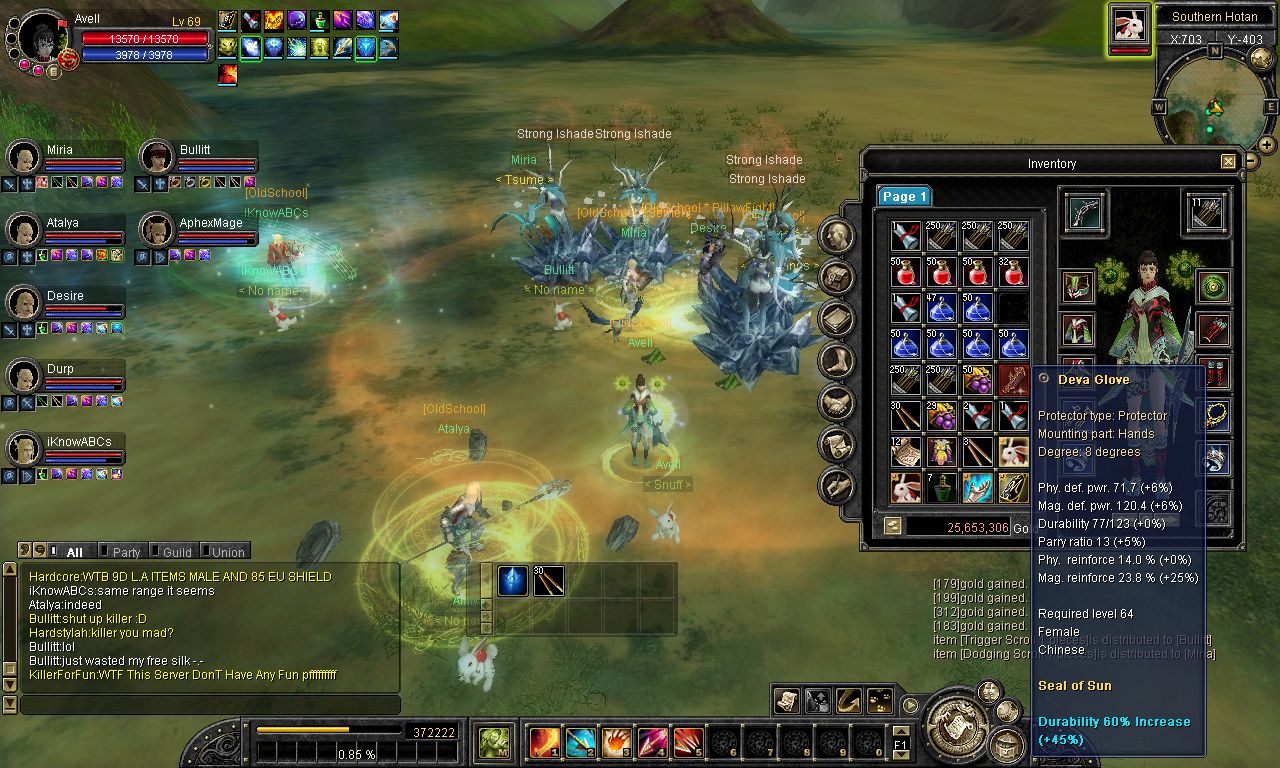
Task: Use the blue arrow skill in slot 2
Action: coord(580,743)
